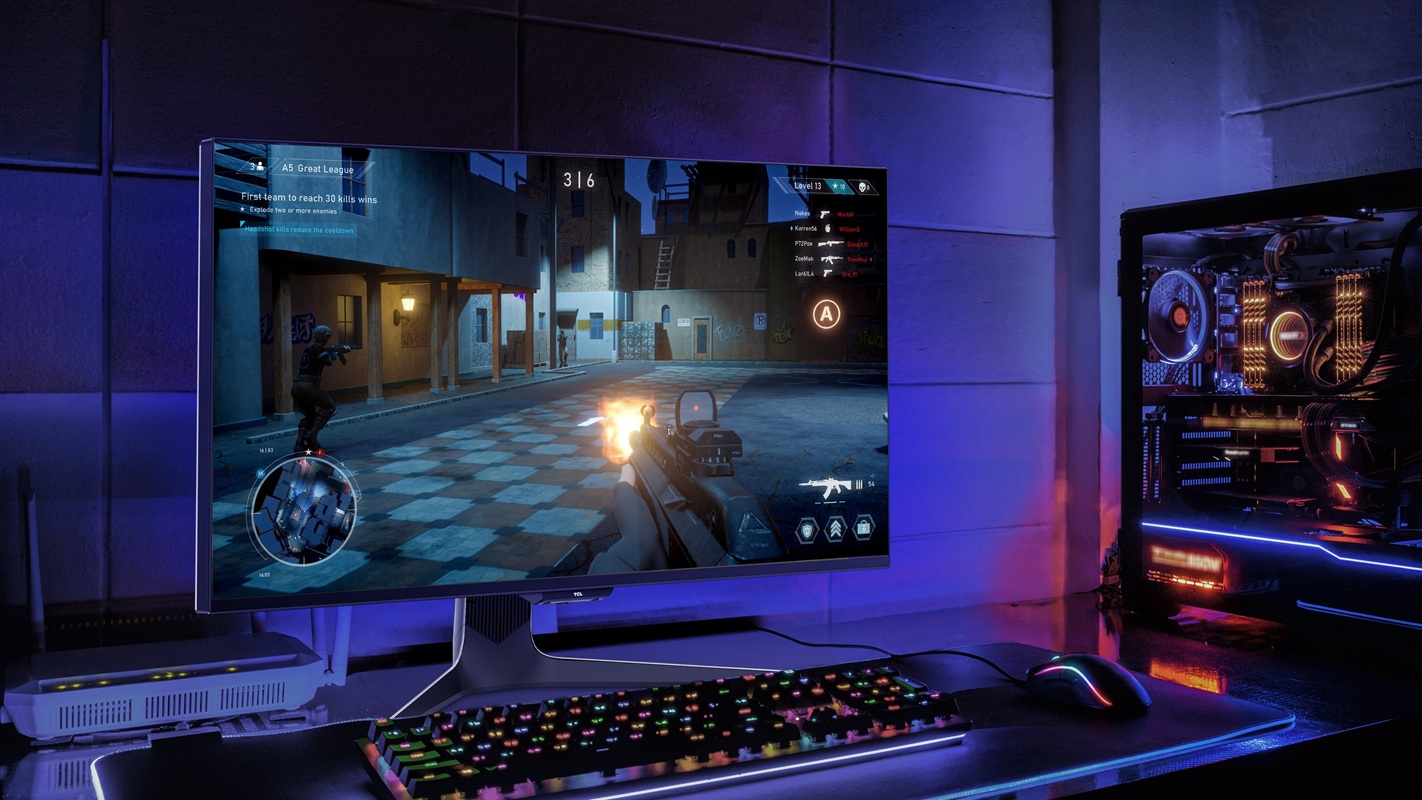Click the A5 Great League banner
The height and width of the screenshot is (800, 1422).
[317, 169]
